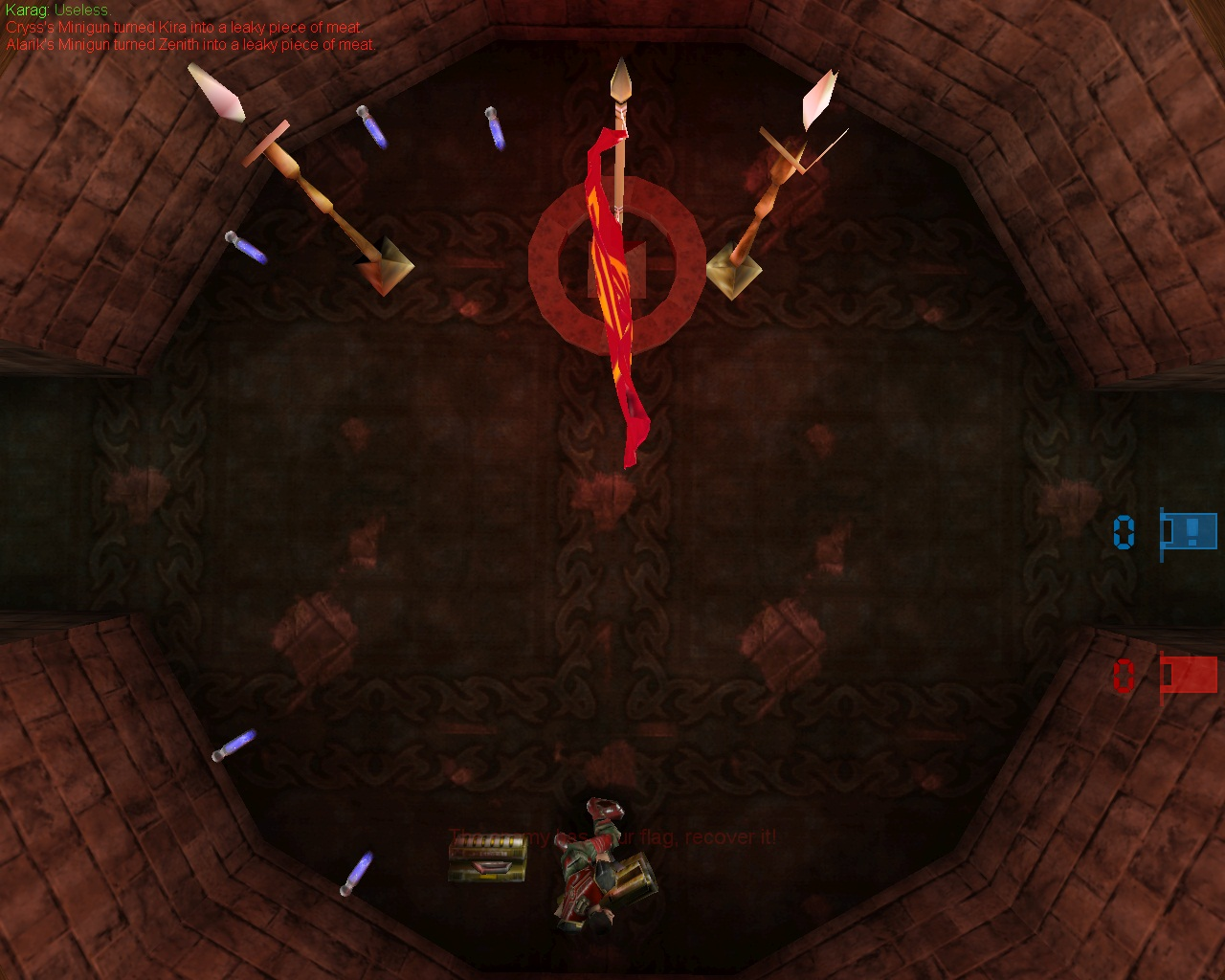Click the red score digit zero
1225x980 pixels.
click(1122, 677)
